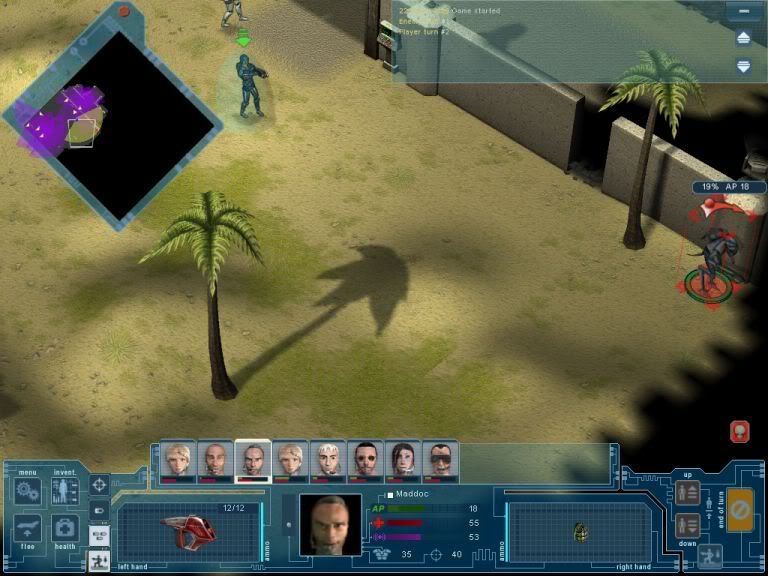
Task: Activate the crosshair aim mode button
Action: click(99, 486)
